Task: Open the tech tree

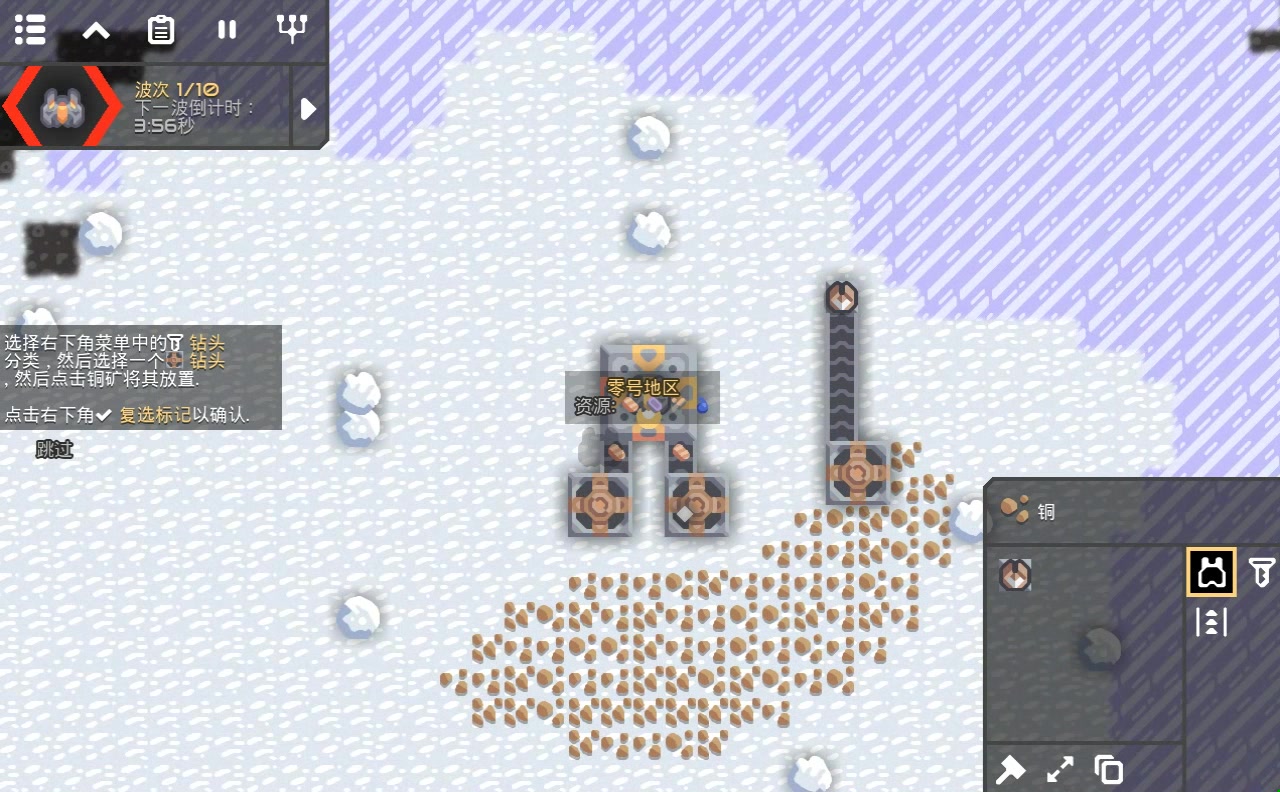Action: (292, 30)
